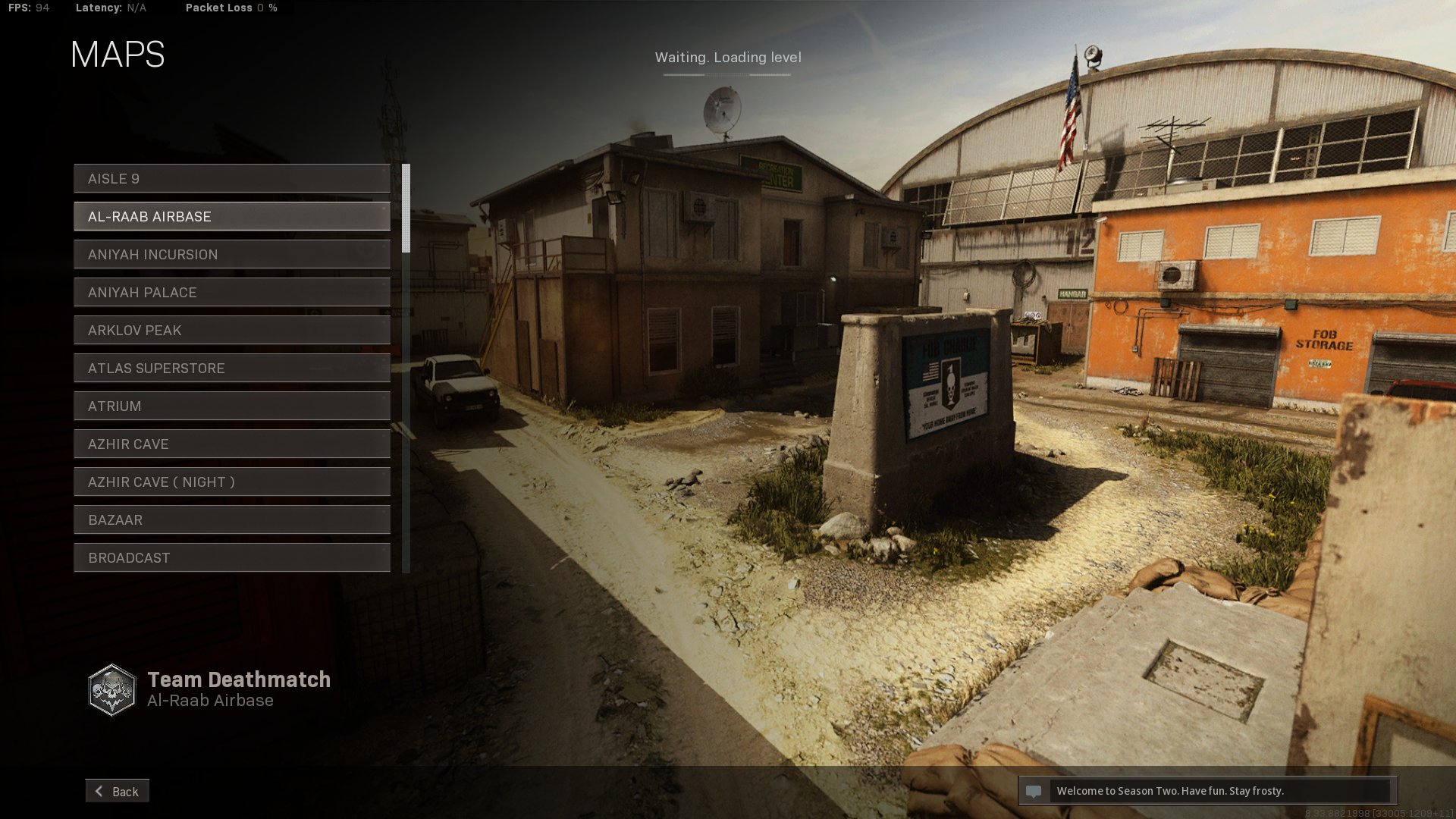The height and width of the screenshot is (819, 1456).
Task: Pick ANIYAH PALACE in the list
Action: (x=231, y=292)
